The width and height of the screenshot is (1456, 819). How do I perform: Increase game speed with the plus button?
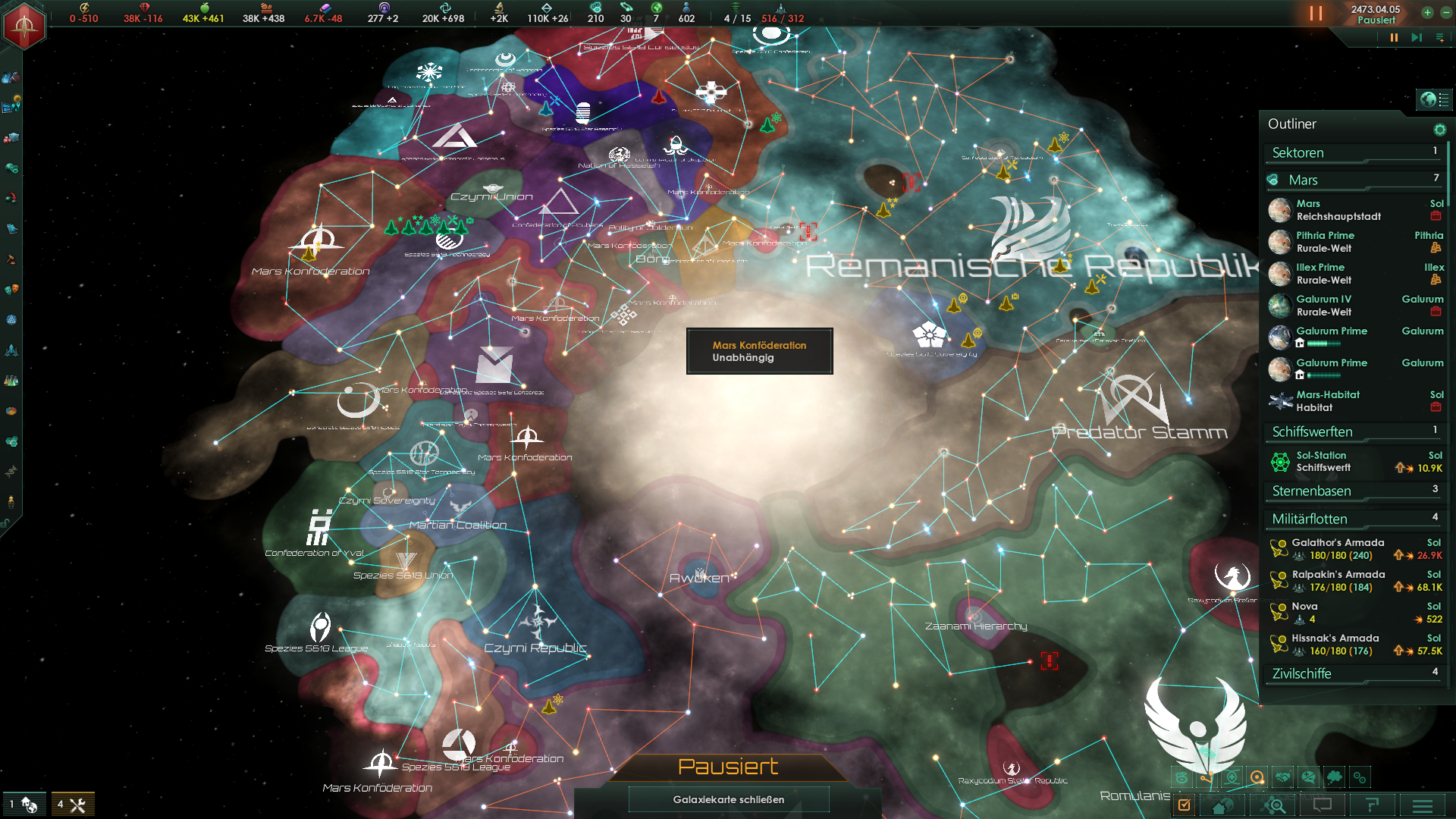tap(1427, 12)
